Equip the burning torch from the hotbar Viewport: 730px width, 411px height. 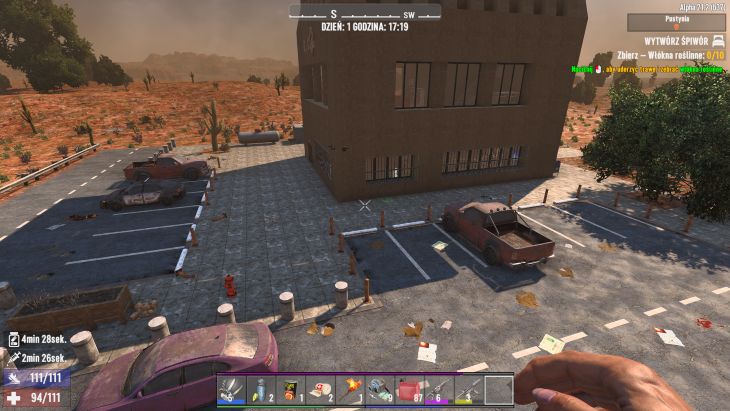[x=350, y=388]
